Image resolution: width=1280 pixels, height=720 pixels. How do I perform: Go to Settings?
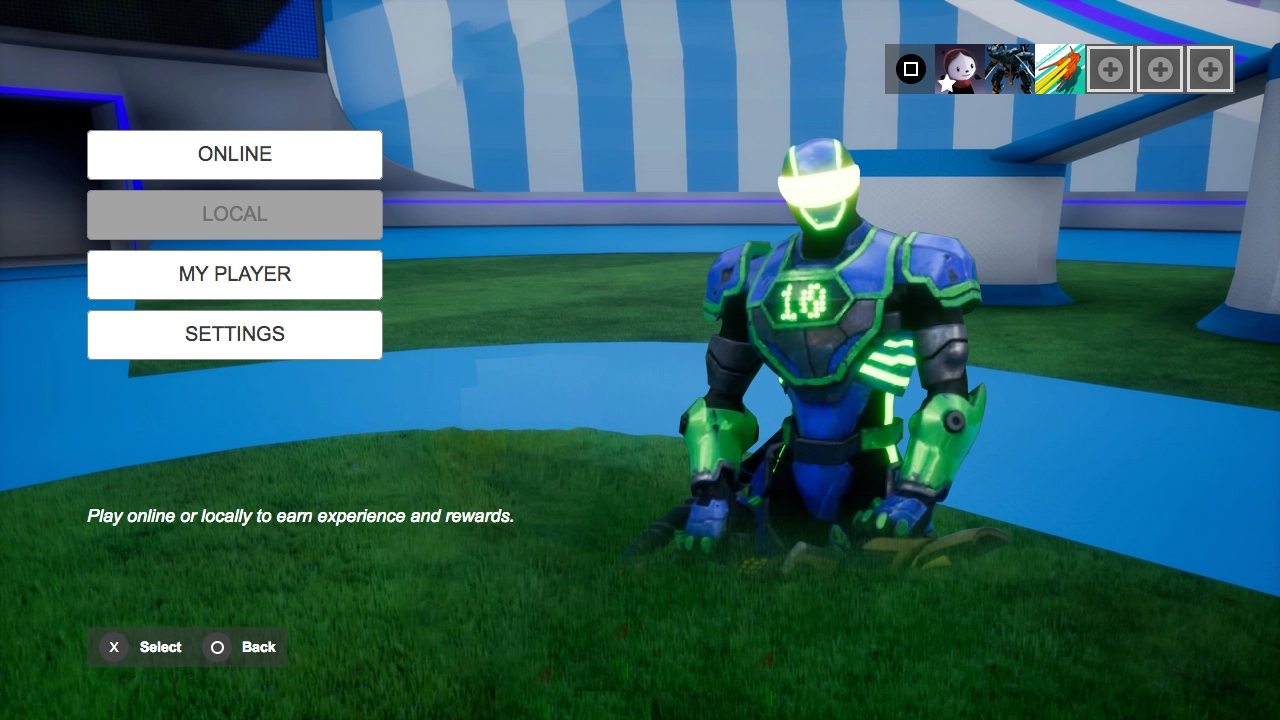point(235,335)
